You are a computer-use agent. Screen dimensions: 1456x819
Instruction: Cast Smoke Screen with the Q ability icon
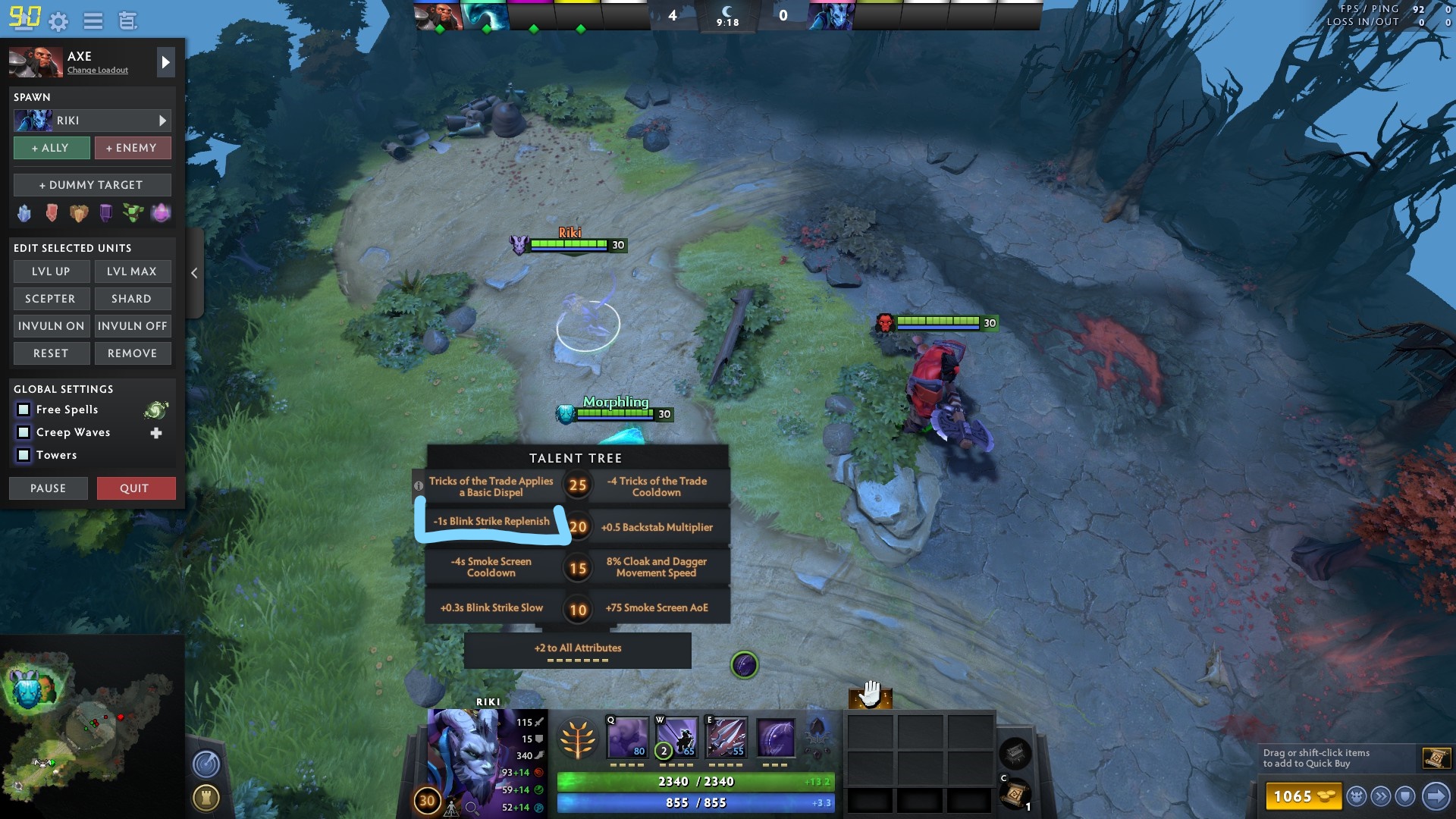(629, 737)
